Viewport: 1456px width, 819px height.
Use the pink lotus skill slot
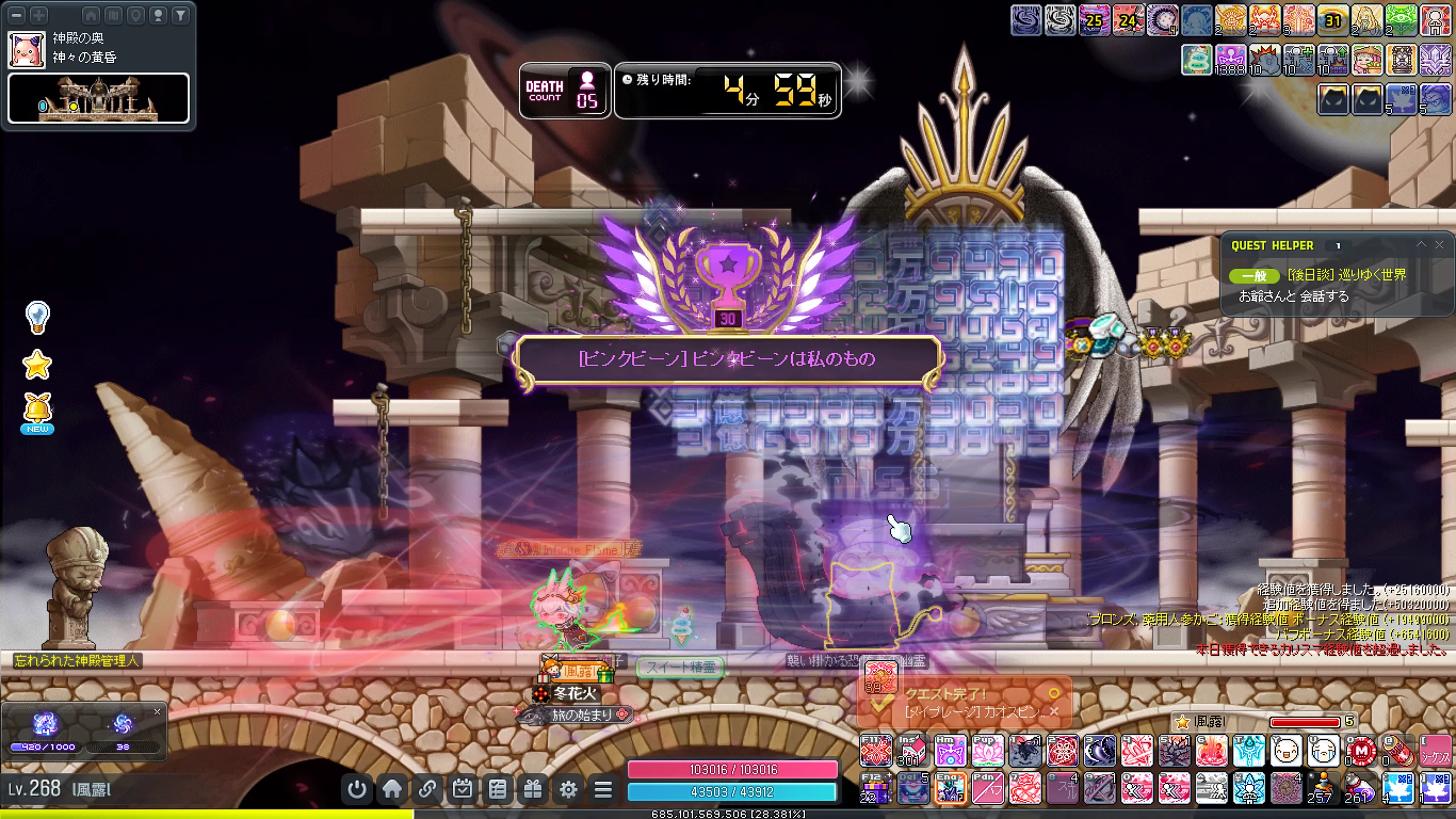pos(987,751)
